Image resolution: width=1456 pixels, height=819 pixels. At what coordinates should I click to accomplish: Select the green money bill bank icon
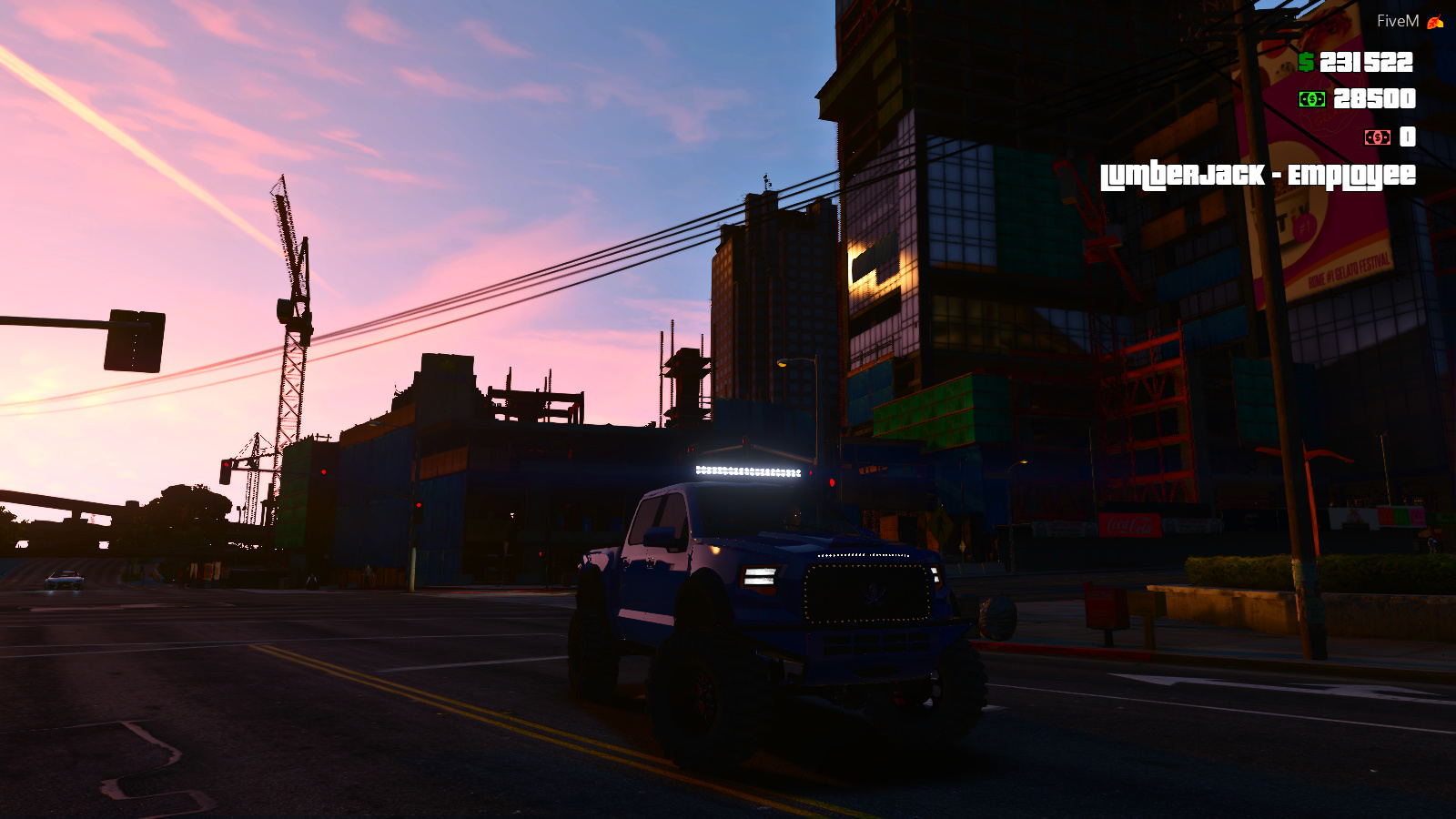(x=1311, y=98)
